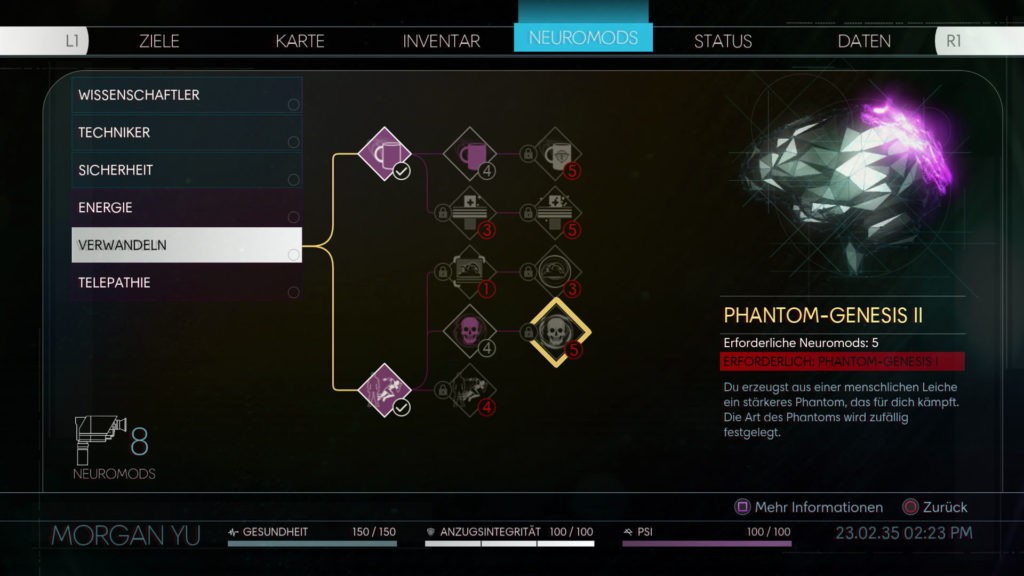Select the unlocked purple mug mimic skill
The height and width of the screenshot is (576, 1024).
point(385,154)
